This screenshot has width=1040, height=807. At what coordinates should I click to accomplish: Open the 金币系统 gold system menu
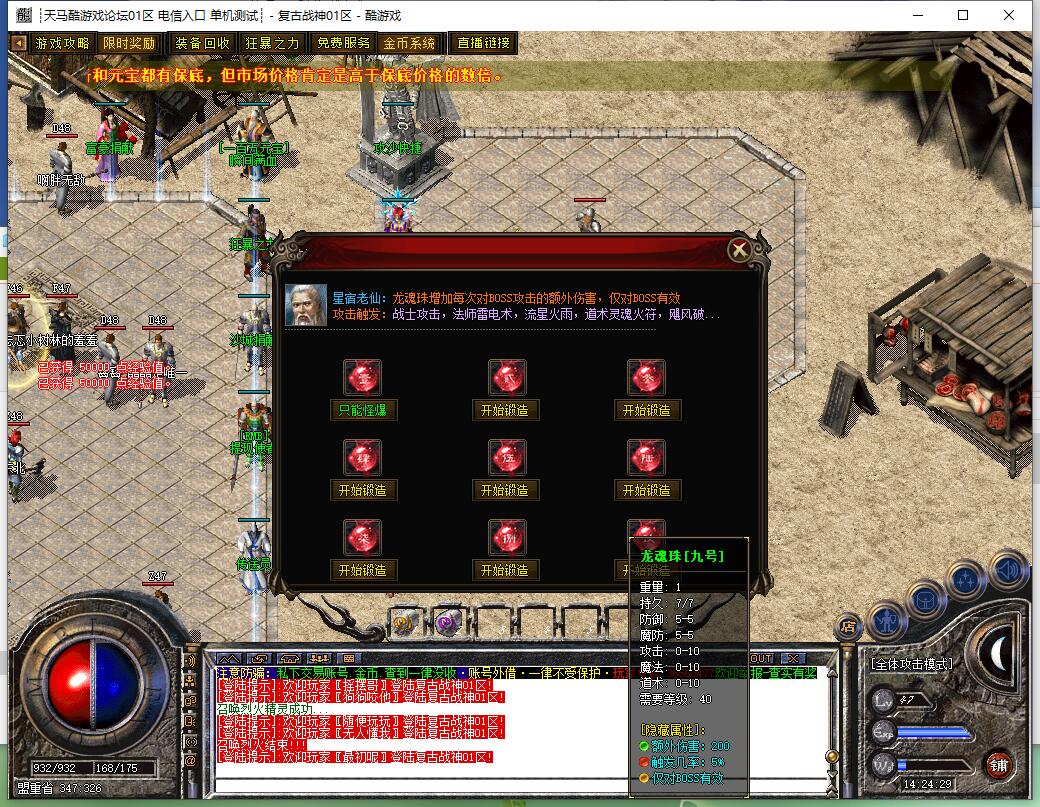pyautogui.click(x=410, y=43)
